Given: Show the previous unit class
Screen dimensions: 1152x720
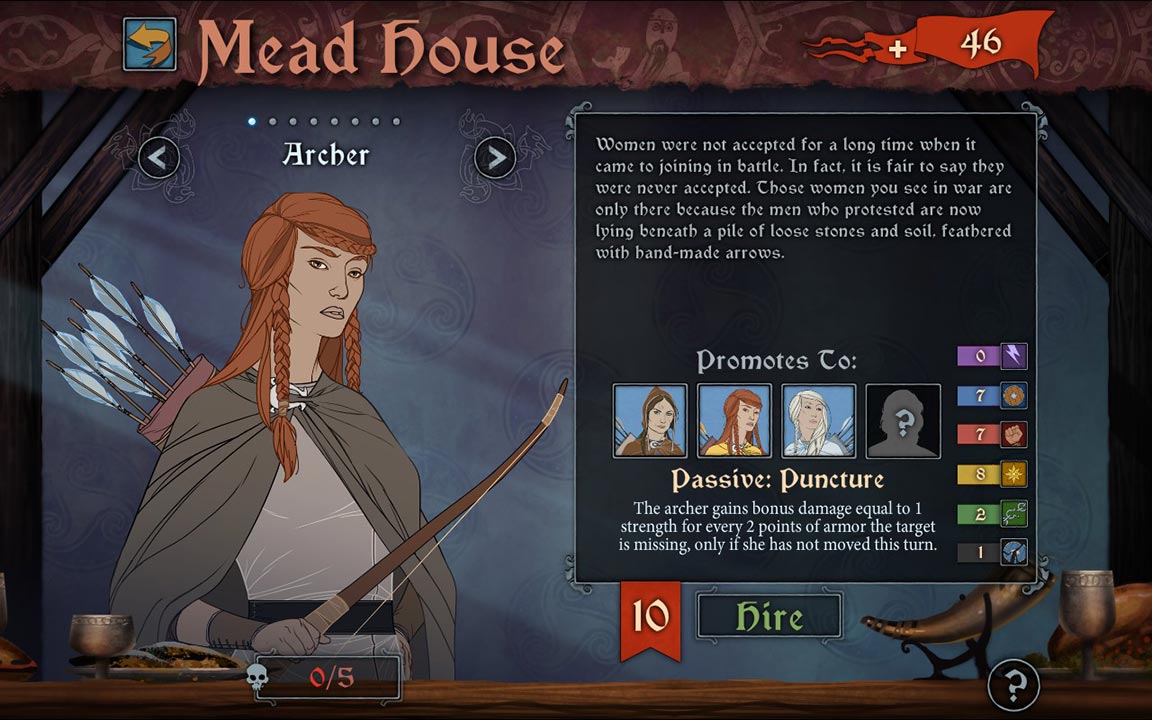Looking at the screenshot, I should click(159, 157).
